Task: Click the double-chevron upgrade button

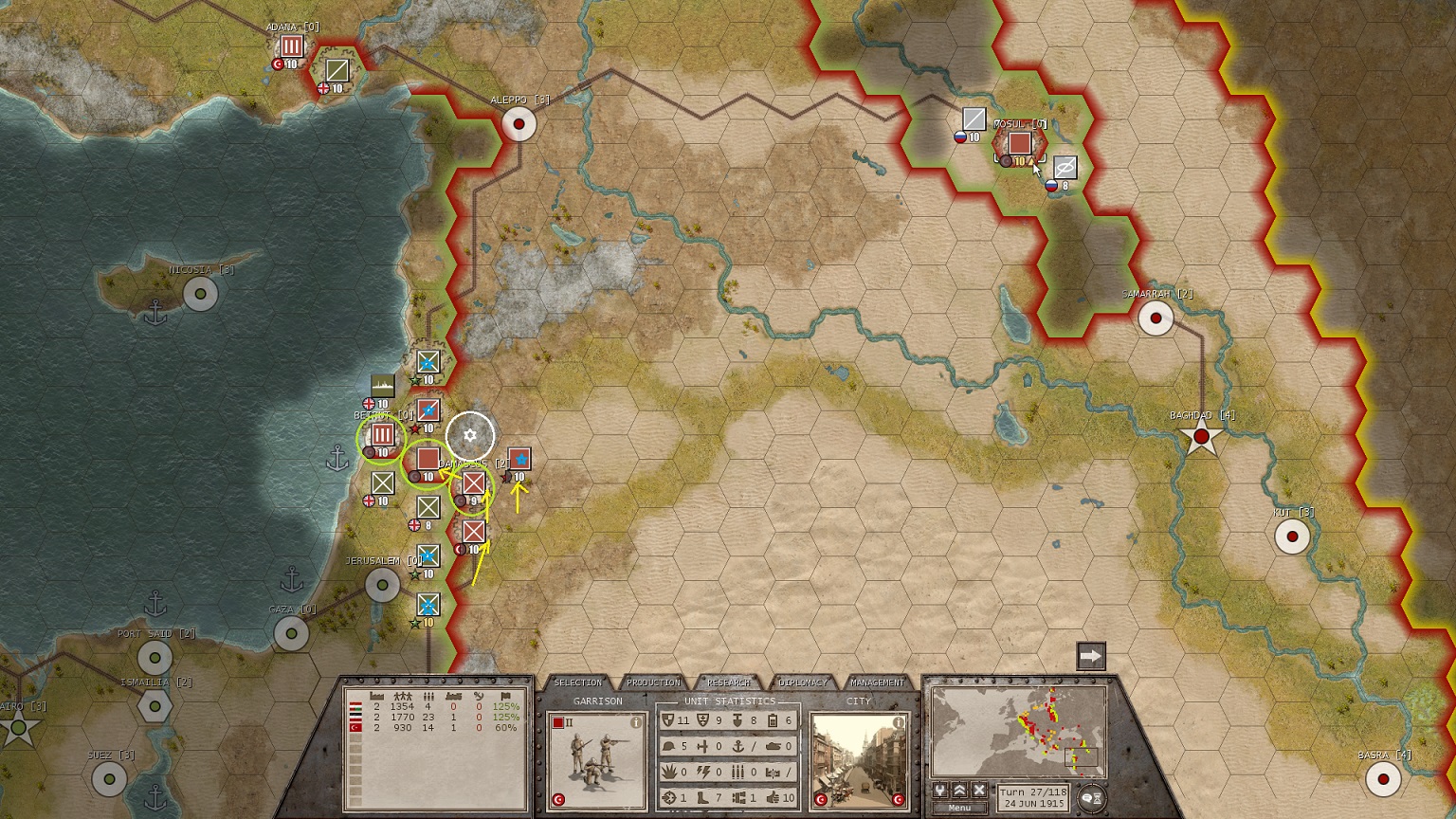Action: 959,790
